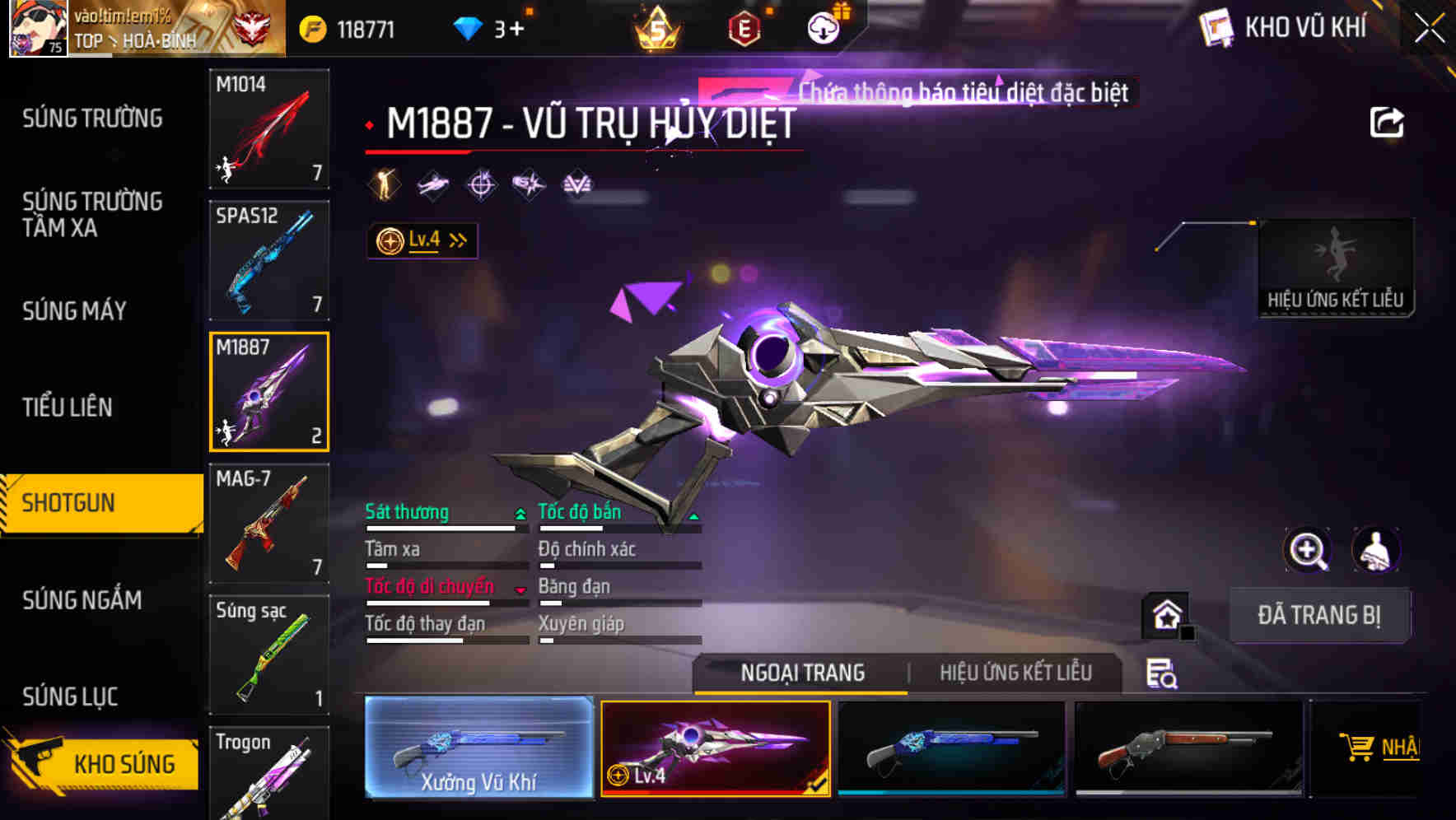This screenshot has height=820, width=1456.
Task: Select the M1887 weapon in the list
Action: [269, 391]
